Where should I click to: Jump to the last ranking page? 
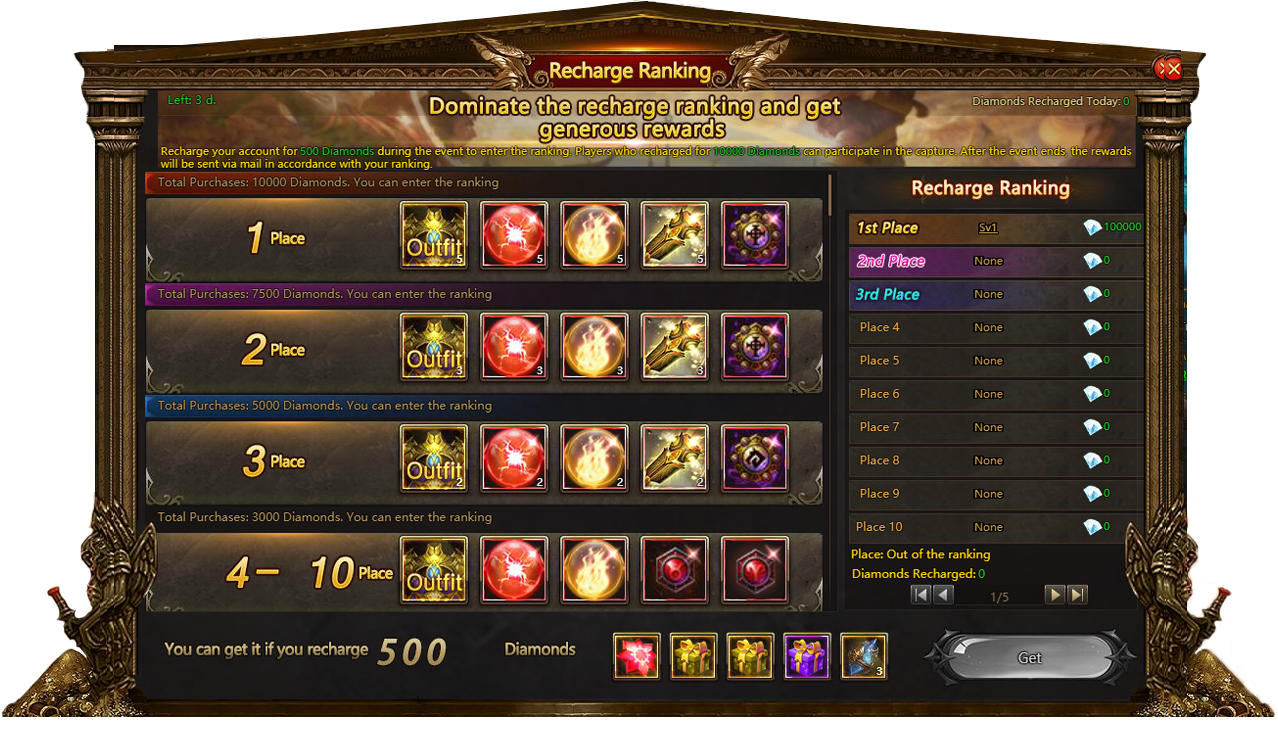click(x=1077, y=595)
